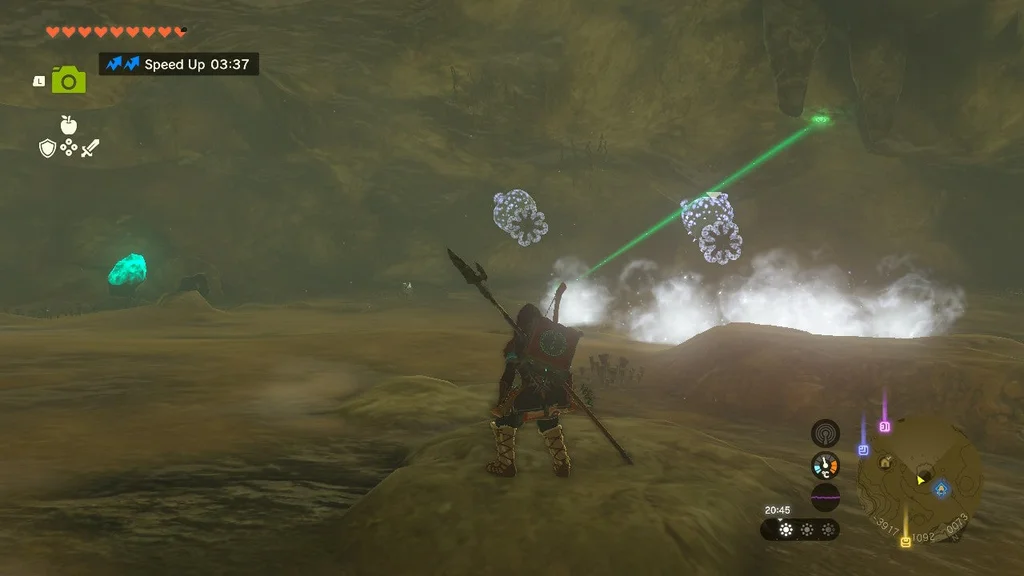Click the house icon on the minimap

pyautogui.click(x=886, y=462)
